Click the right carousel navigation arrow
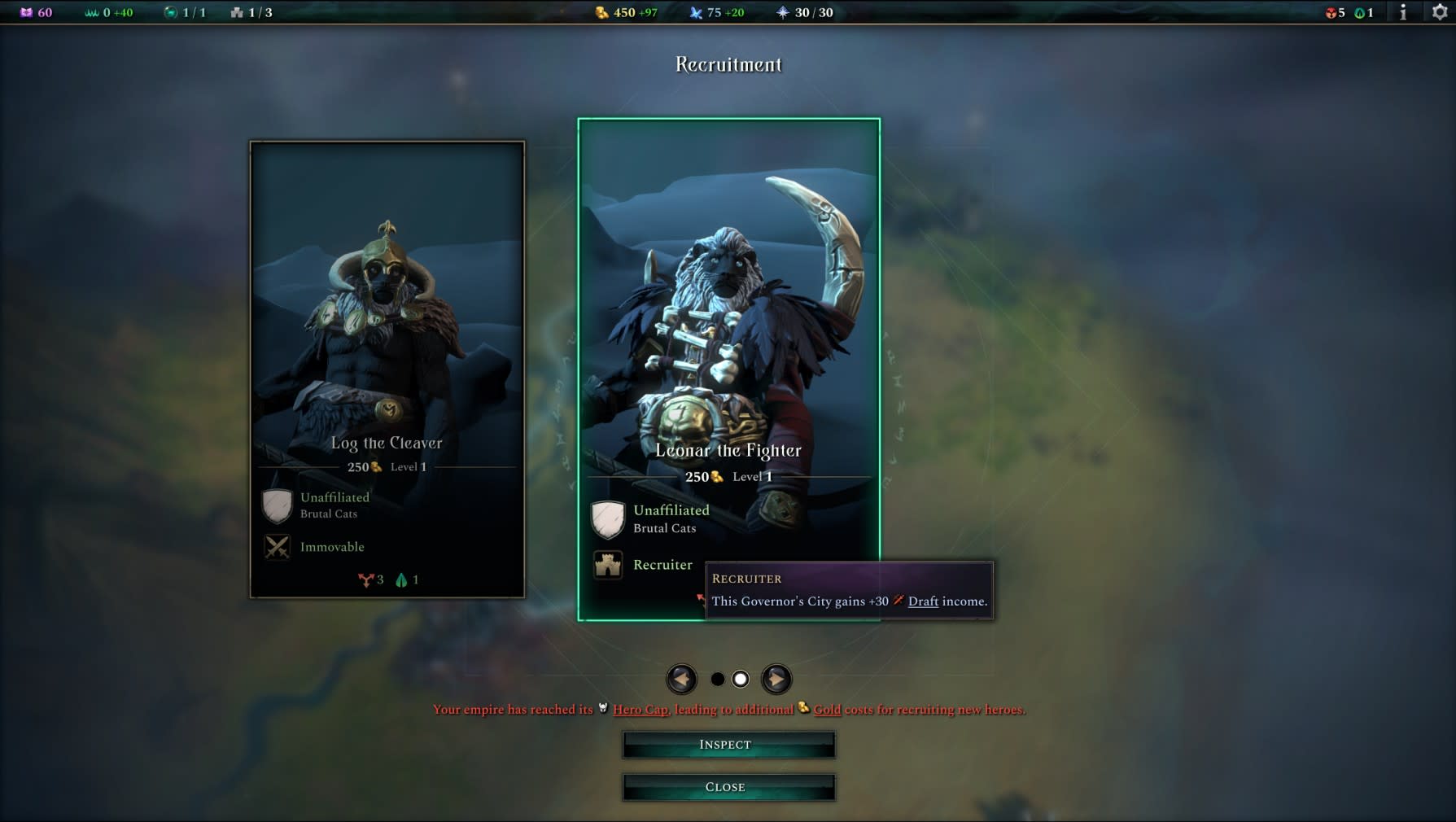The image size is (1456, 822). click(x=776, y=677)
